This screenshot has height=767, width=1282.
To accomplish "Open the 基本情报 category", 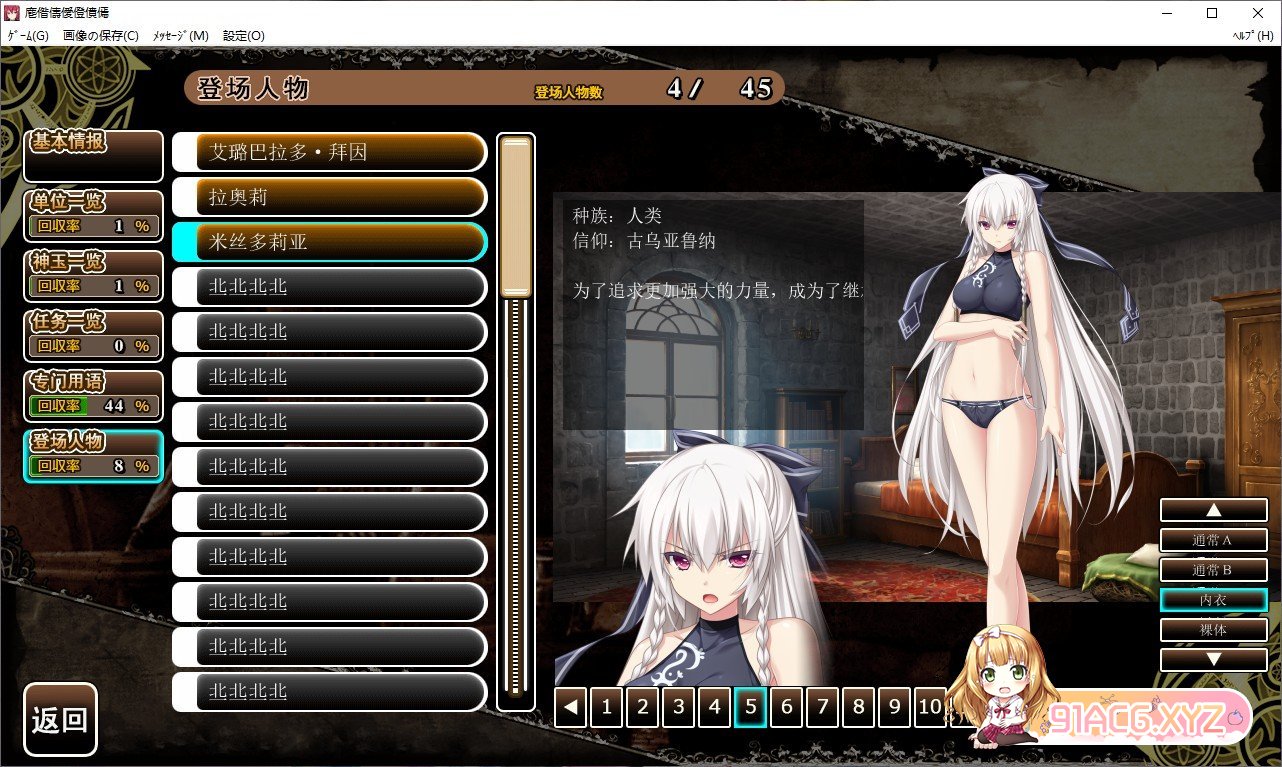I will tap(93, 156).
